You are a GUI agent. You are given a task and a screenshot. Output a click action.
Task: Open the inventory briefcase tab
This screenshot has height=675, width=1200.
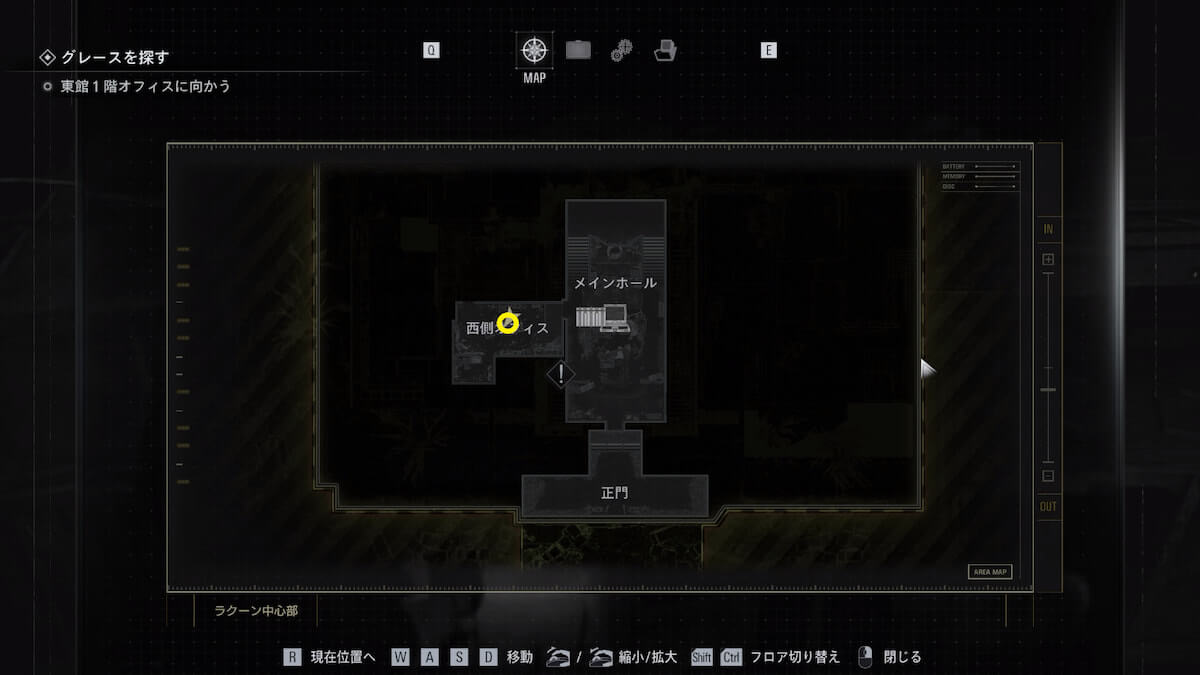pos(578,49)
